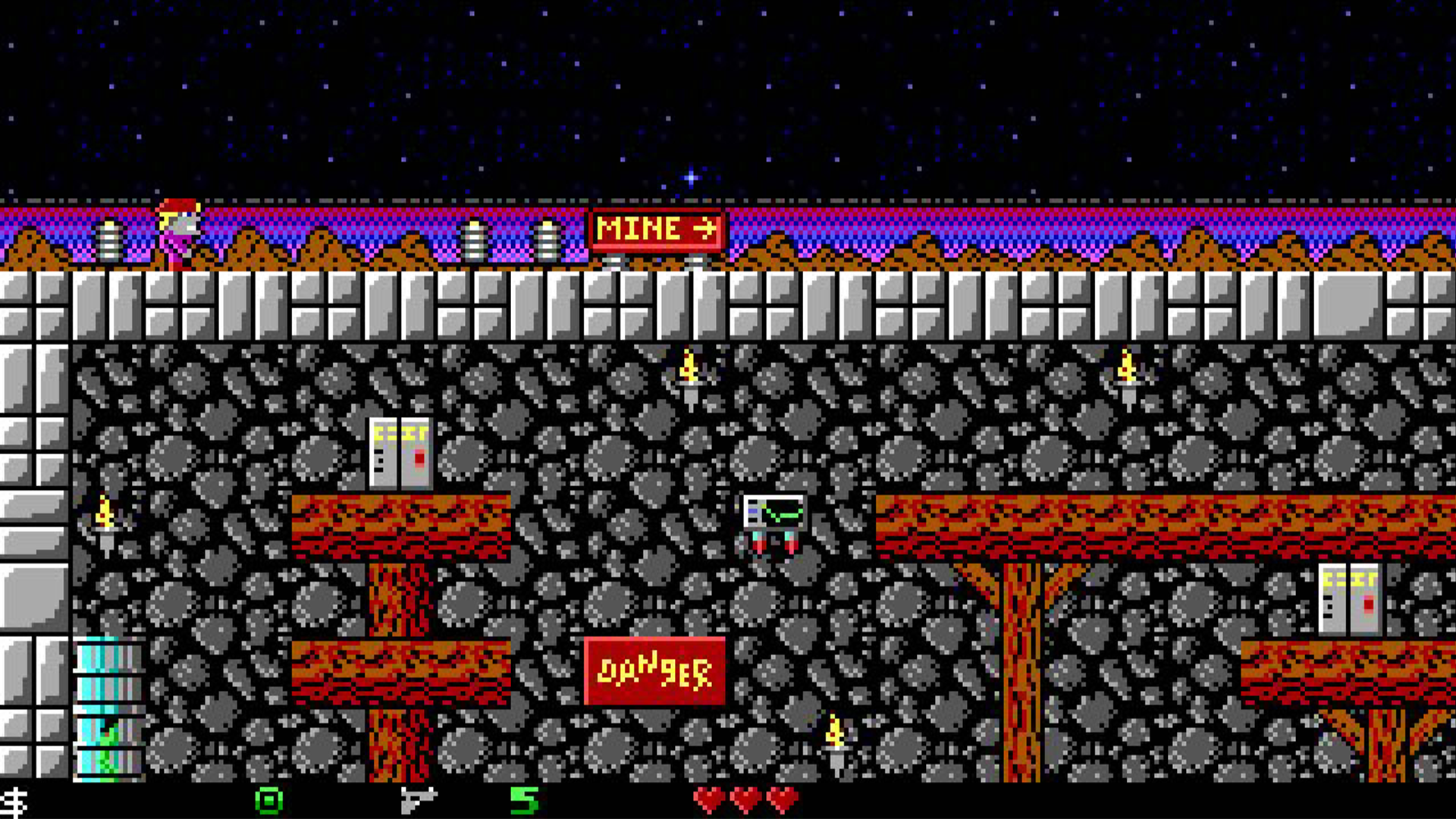
Task: Toggle the upper EXIT door open
Action: 400,453
